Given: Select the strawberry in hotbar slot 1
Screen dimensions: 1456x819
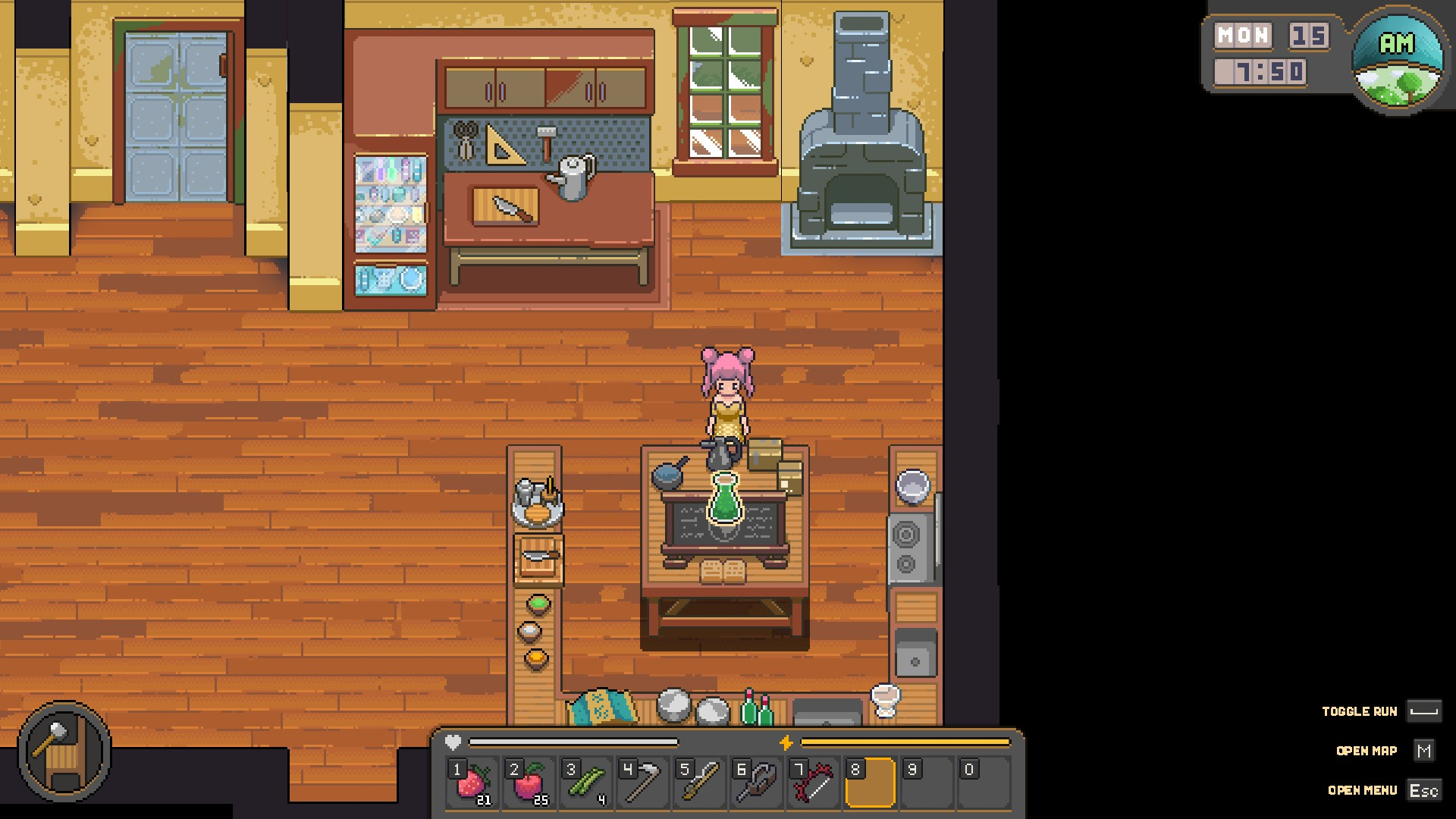Looking at the screenshot, I should 472,783.
